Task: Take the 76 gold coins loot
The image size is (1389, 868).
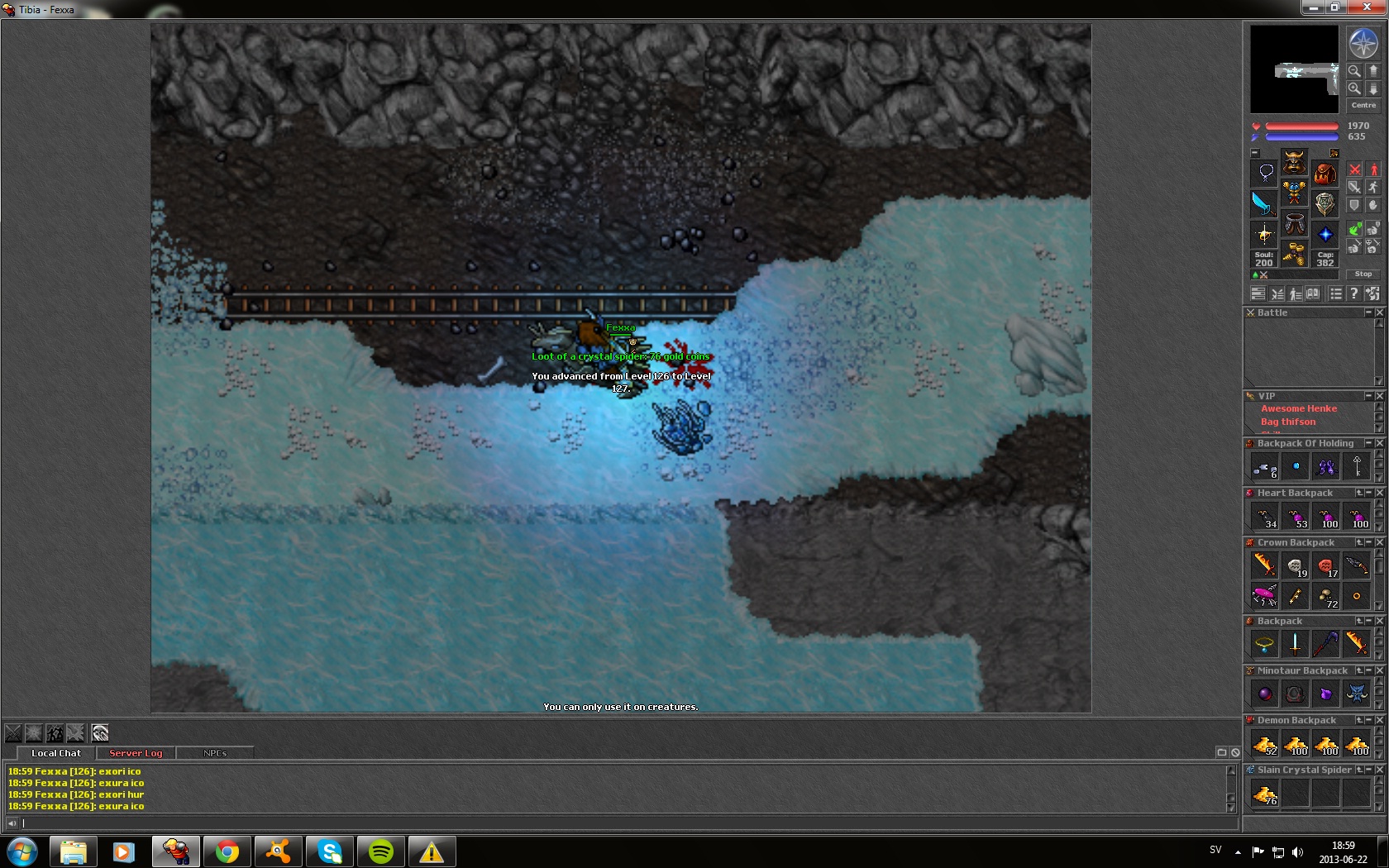Action: [1265, 794]
